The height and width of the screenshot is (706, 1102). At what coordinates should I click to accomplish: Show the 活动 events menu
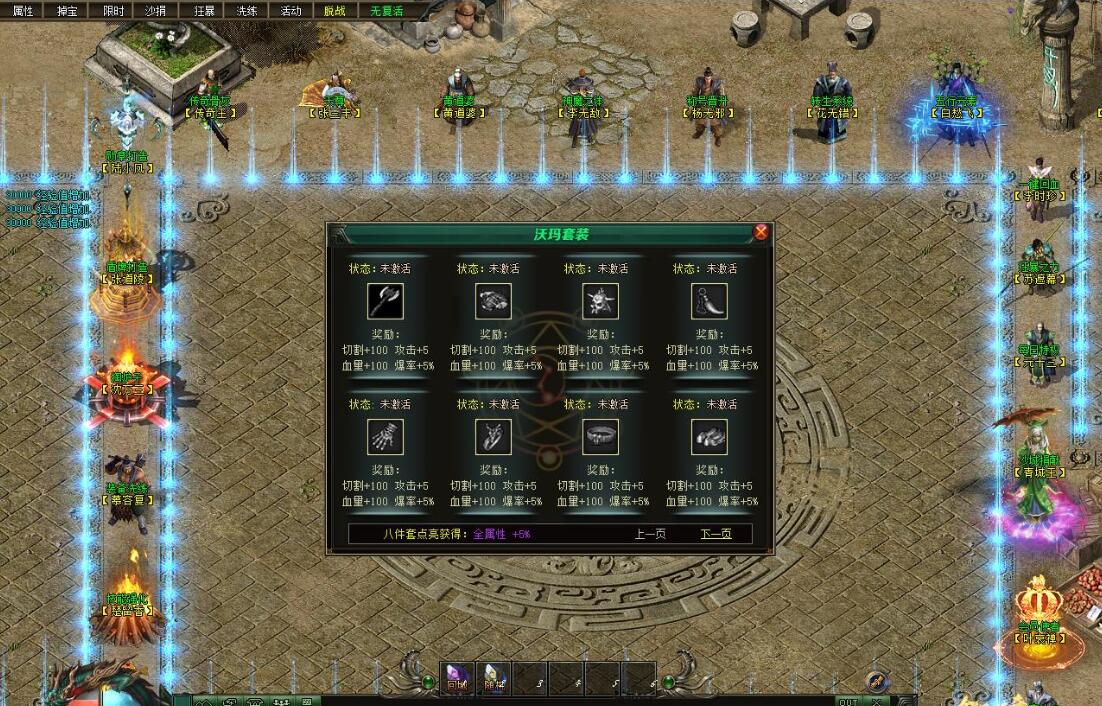point(291,10)
